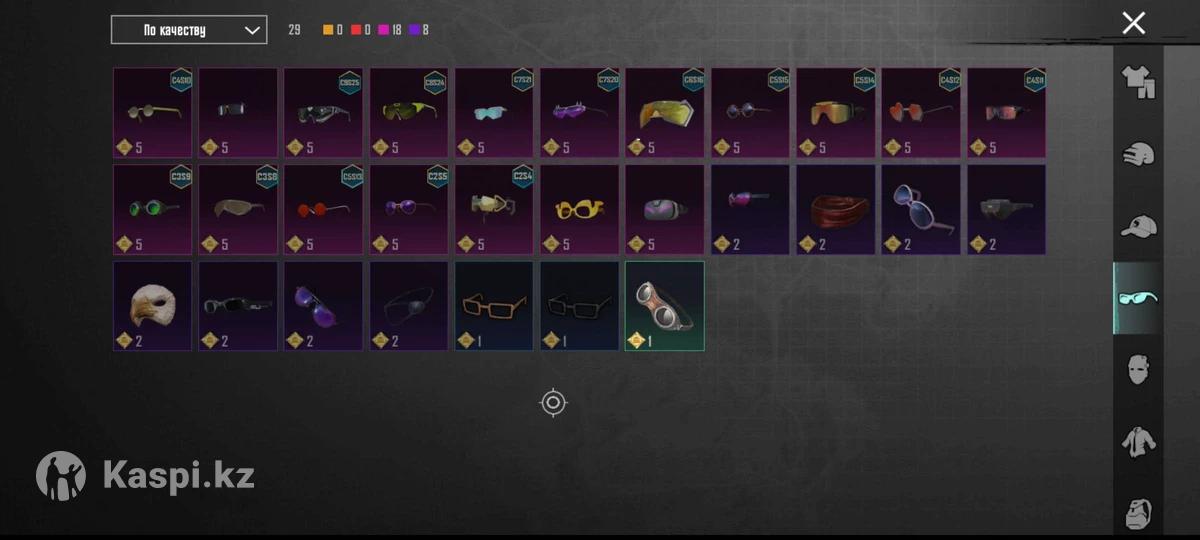
Task: Switch to the cap headwear tab
Action: click(1137, 227)
